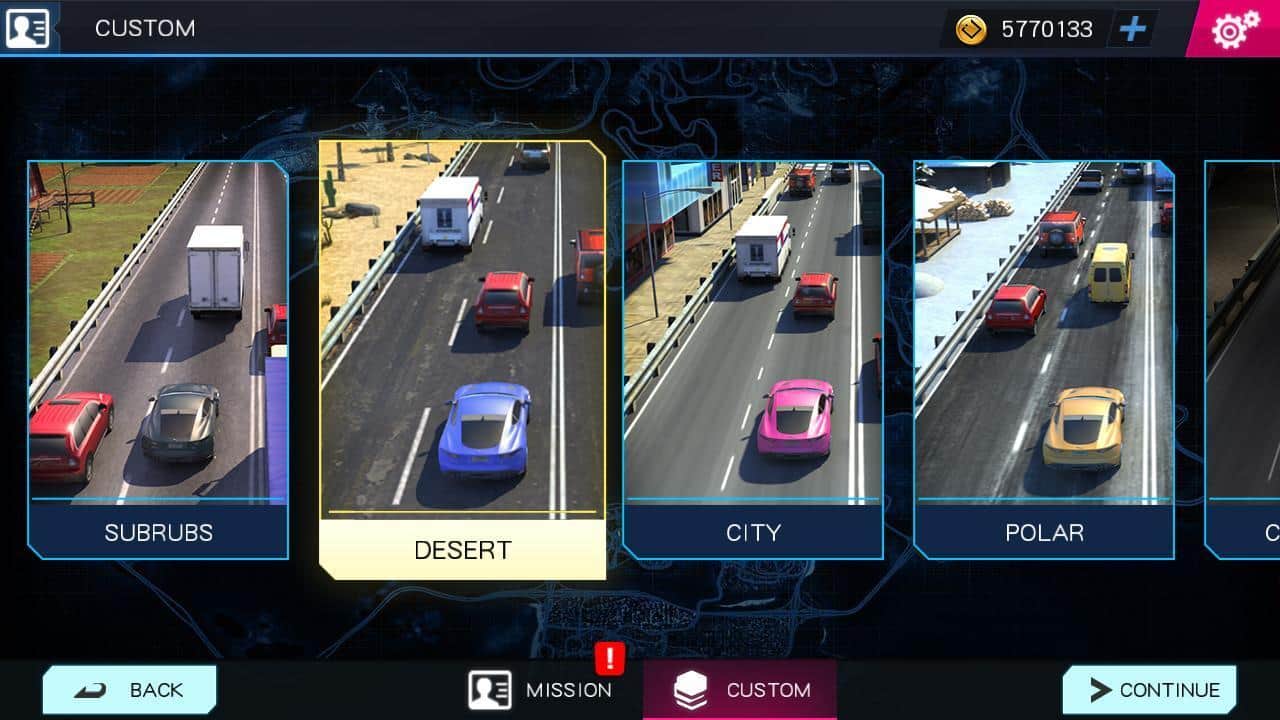Switch to the MISSION tab
The height and width of the screenshot is (720, 1280).
[x=542, y=690]
